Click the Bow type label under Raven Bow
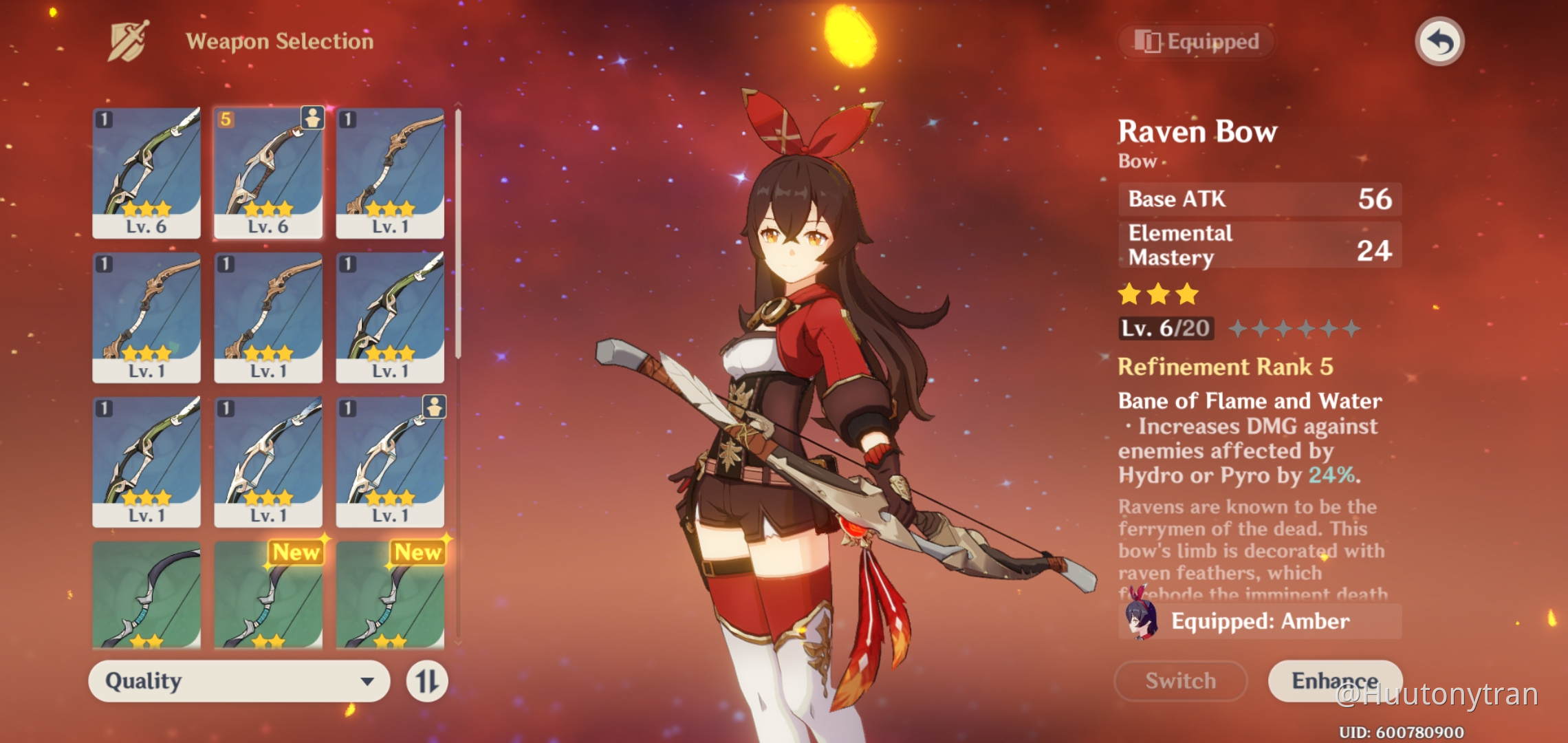Screen dimensions: 1568x743 [1138, 161]
